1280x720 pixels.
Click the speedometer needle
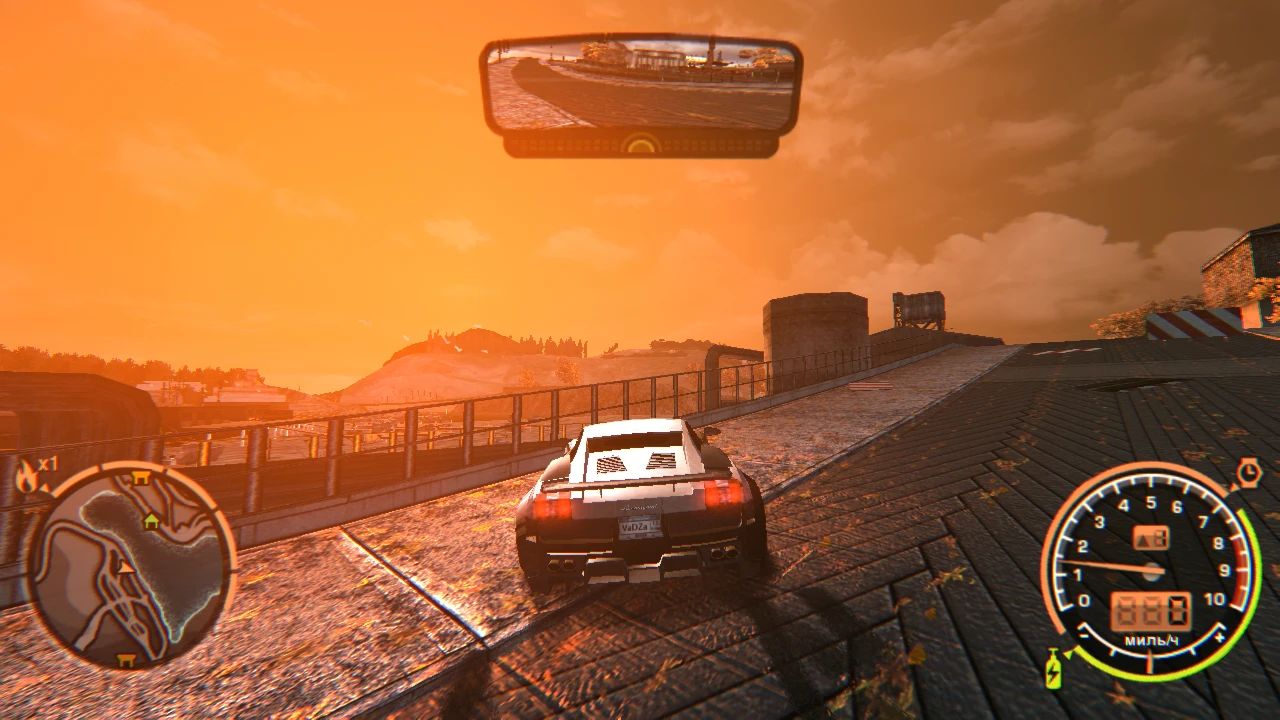click(1120, 565)
